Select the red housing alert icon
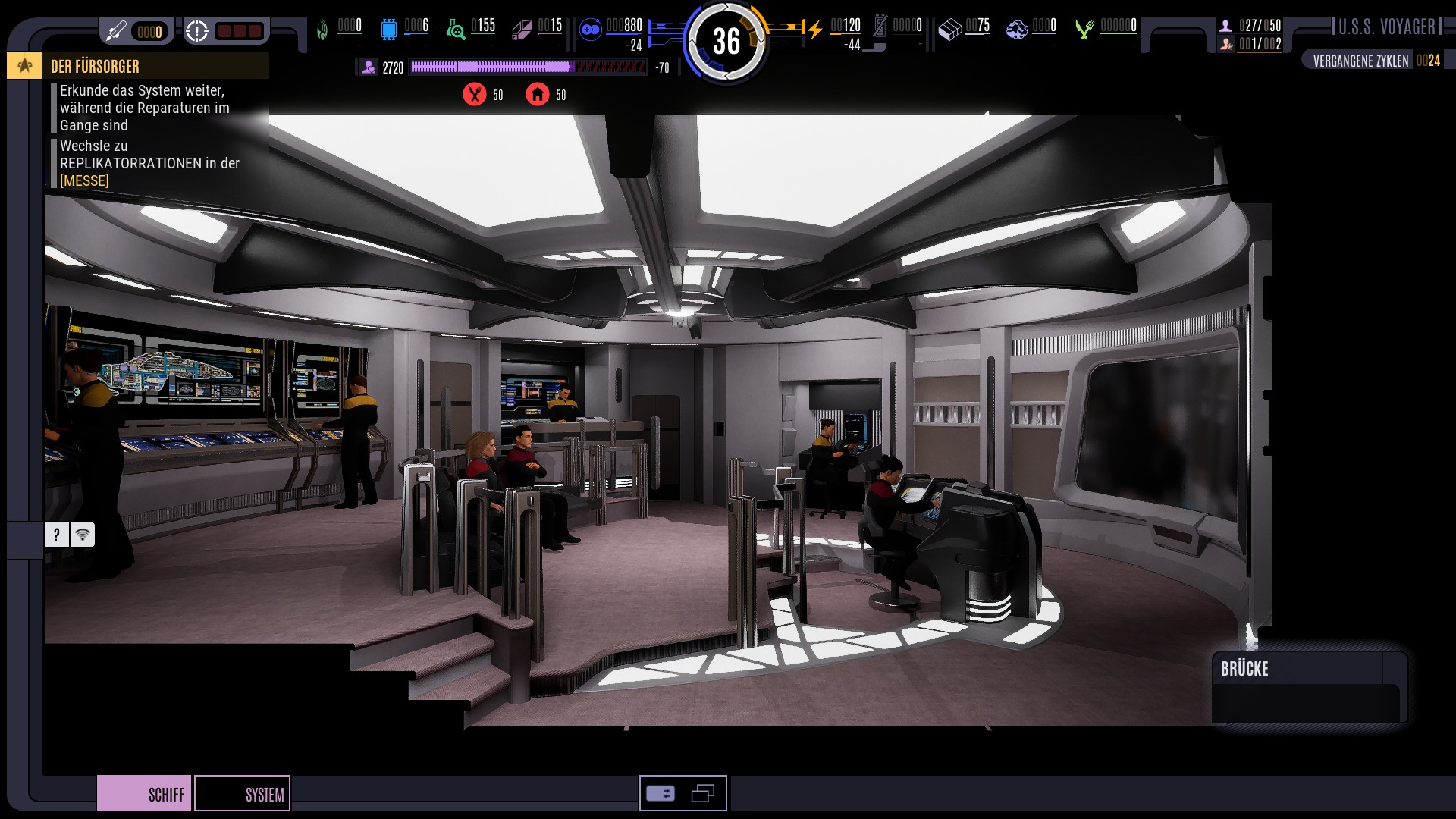1456x819 pixels. (538, 95)
